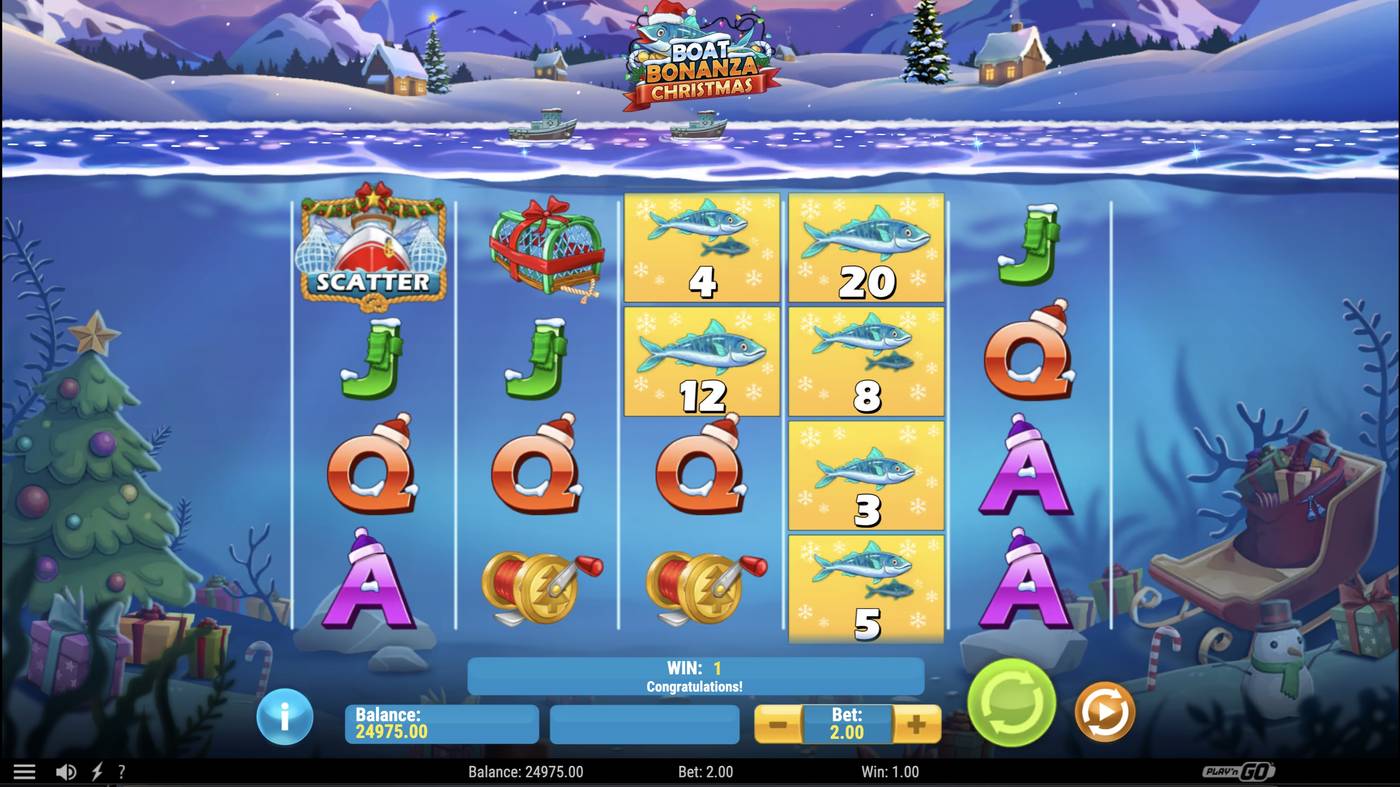Select the golden fishing reel symbol
The image size is (1400, 787).
[x=540, y=583]
